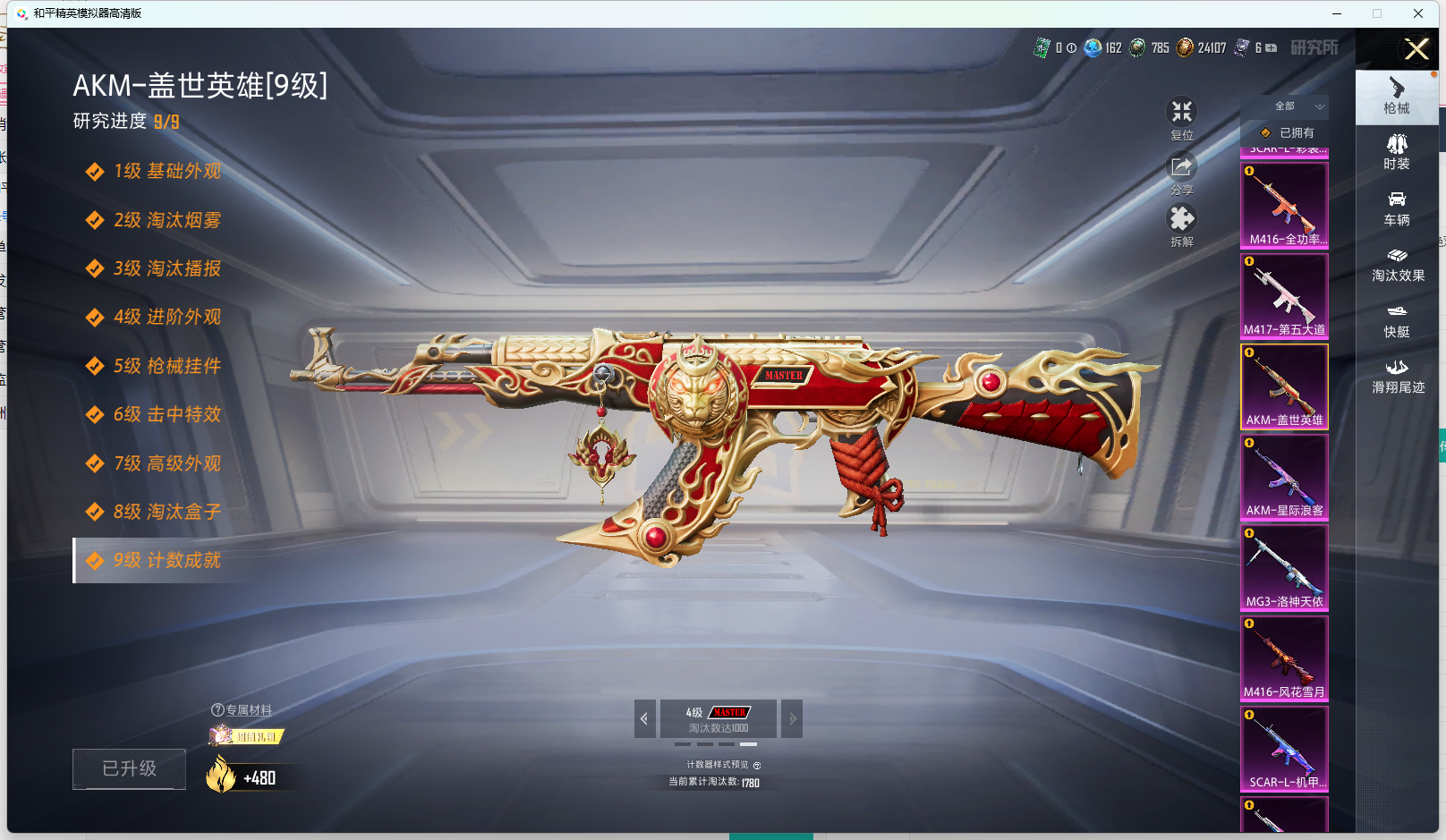
Task: Switch to the 枪械 firearms tab
Action: coord(1396,97)
